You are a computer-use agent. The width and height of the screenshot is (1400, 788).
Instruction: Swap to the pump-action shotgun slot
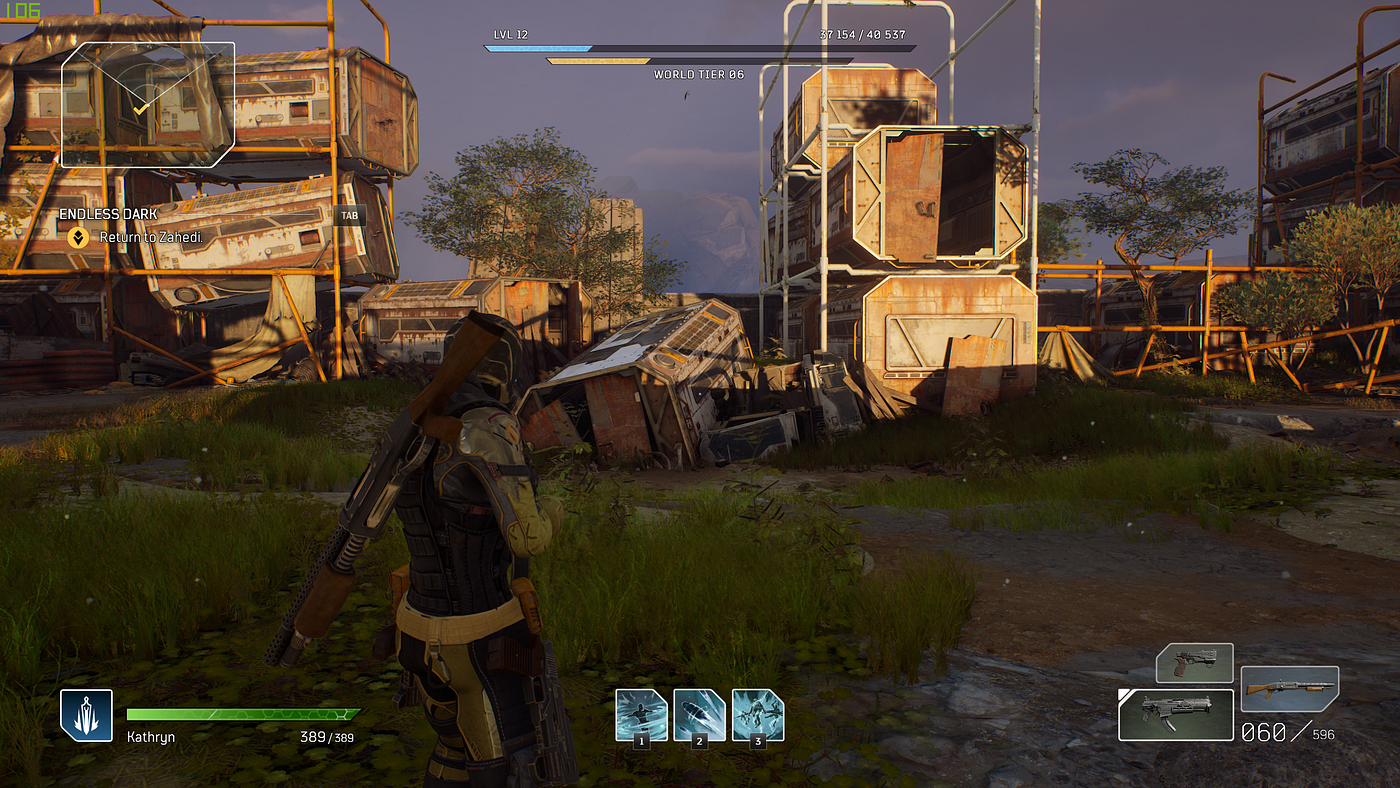(1289, 689)
